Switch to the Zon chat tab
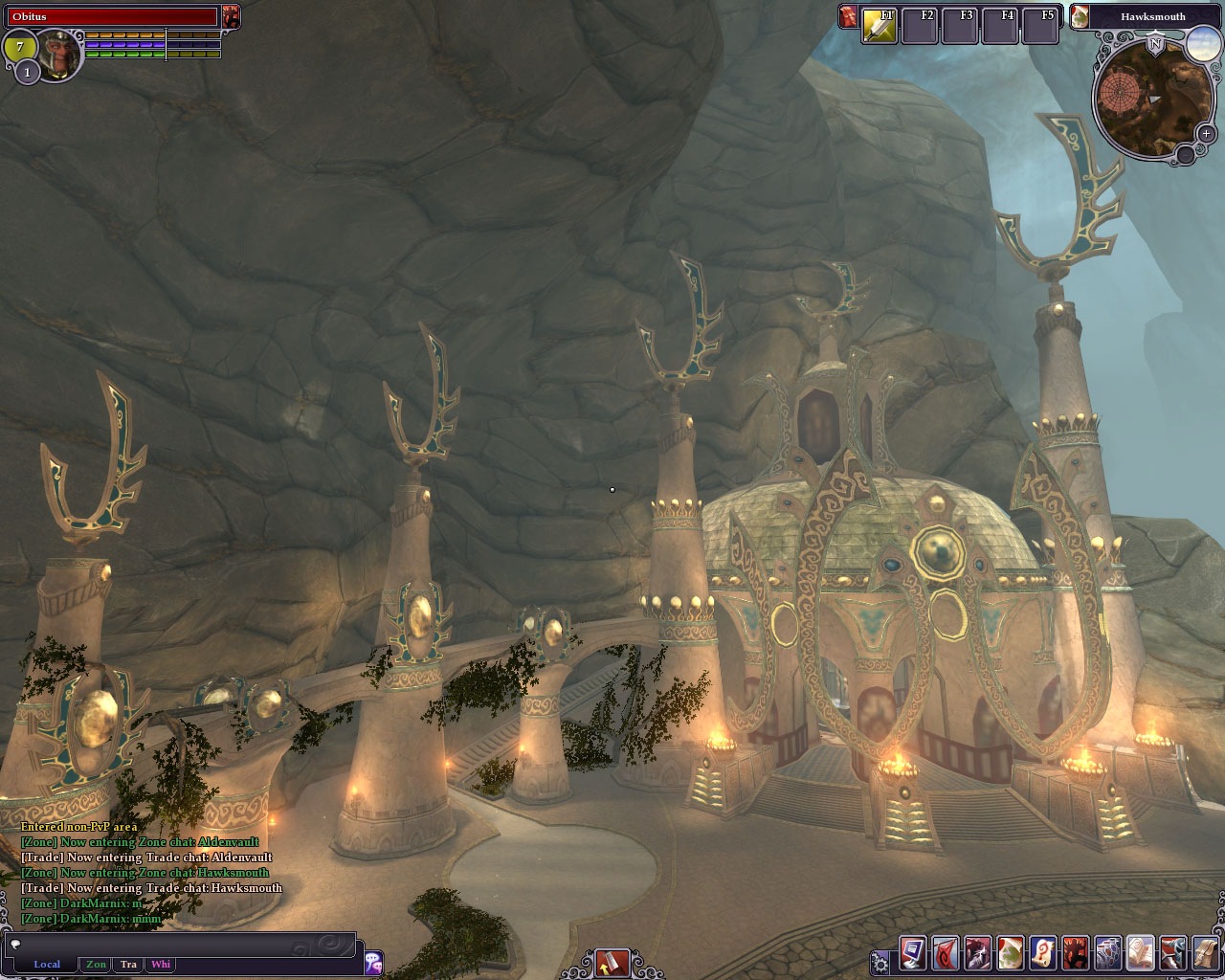The width and height of the screenshot is (1225, 980). 96,965
